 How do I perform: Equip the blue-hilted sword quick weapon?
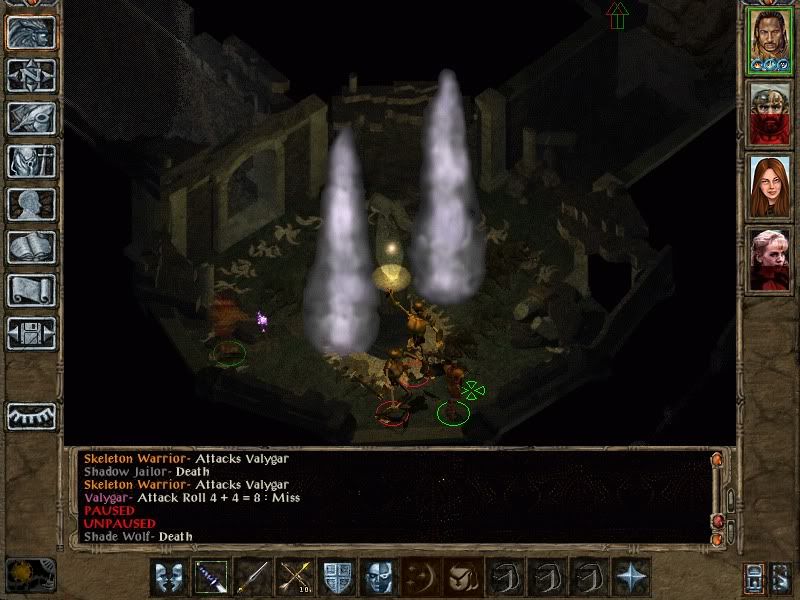point(210,577)
